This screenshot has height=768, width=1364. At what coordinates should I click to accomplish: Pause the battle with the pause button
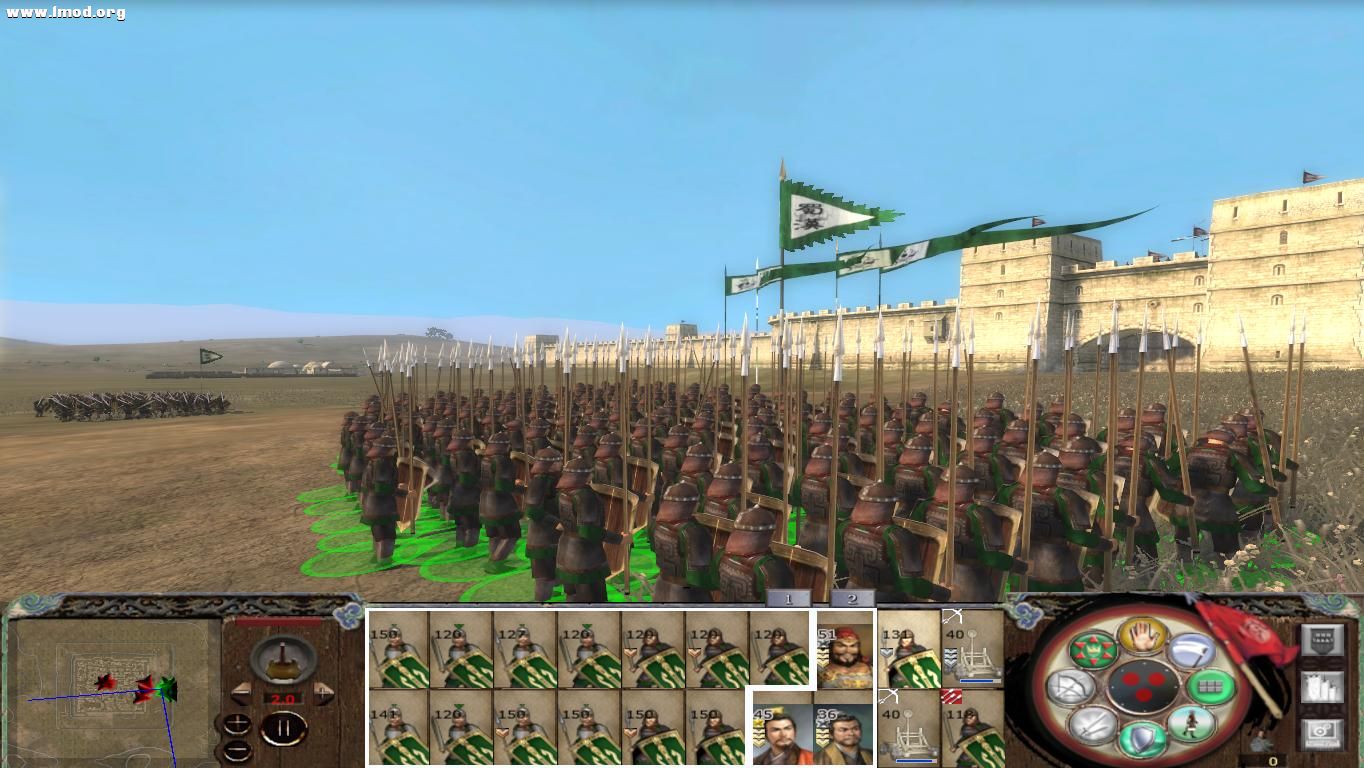pos(283,727)
